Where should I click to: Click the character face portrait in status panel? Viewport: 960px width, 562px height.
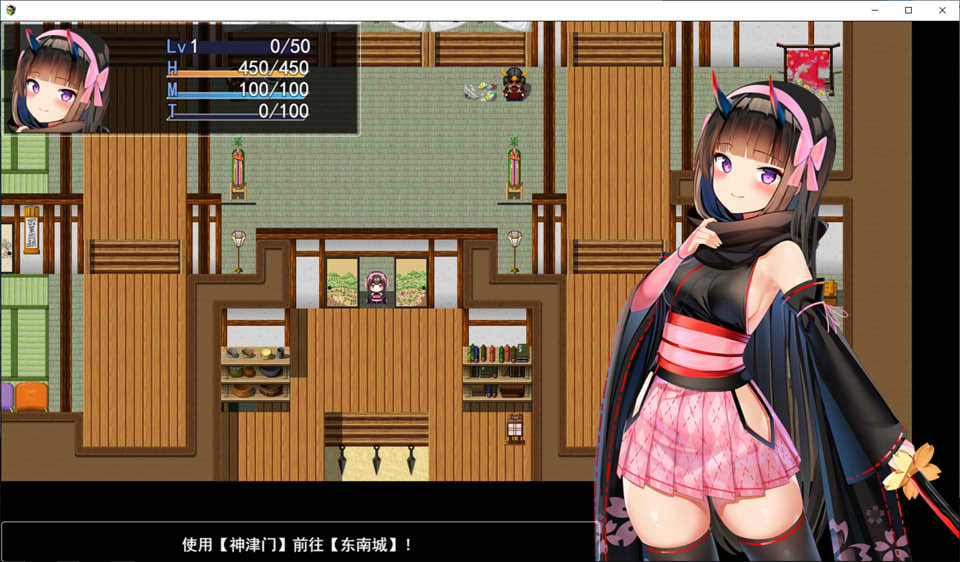pyautogui.click(x=58, y=80)
